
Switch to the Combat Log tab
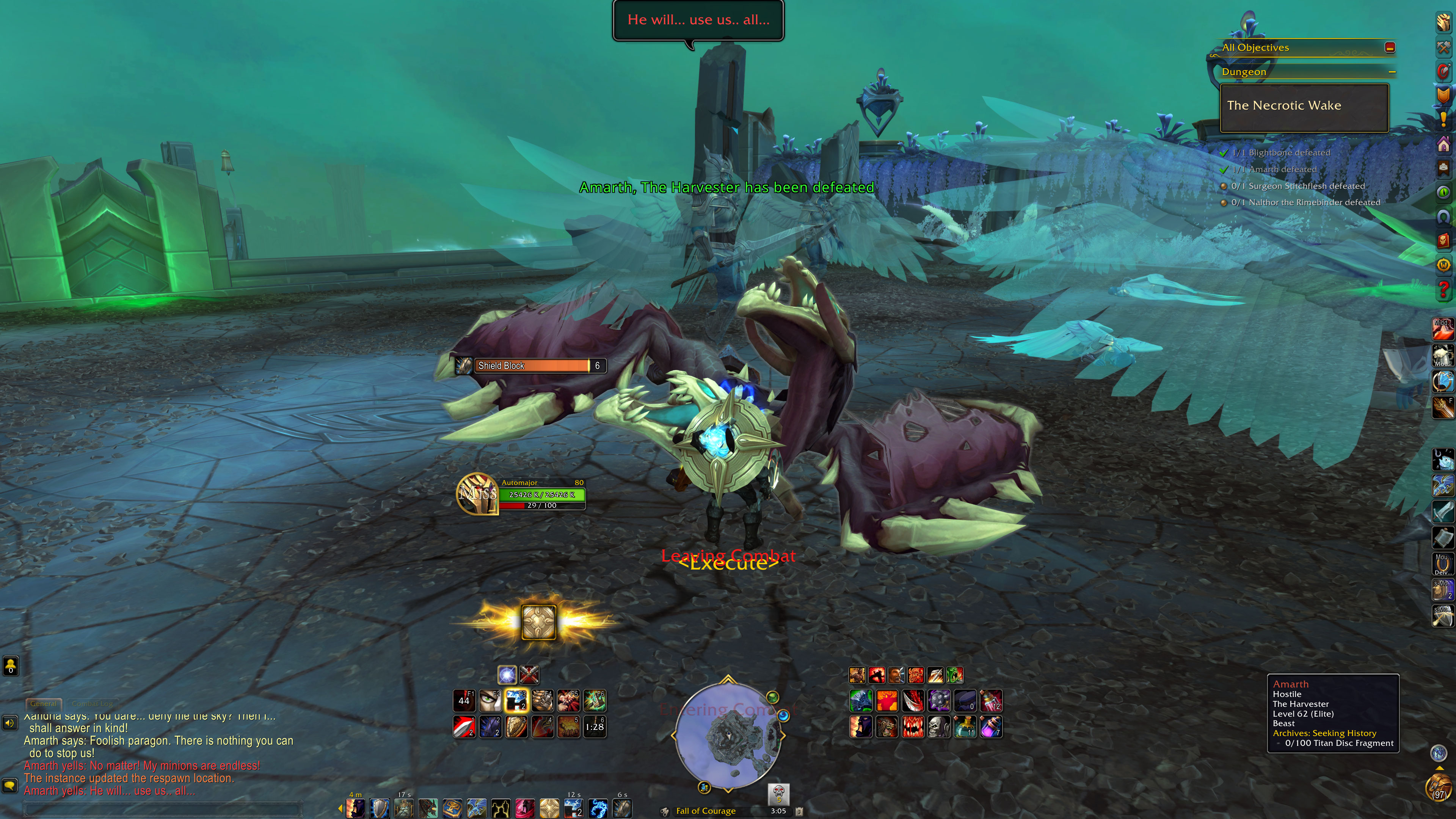[x=92, y=704]
